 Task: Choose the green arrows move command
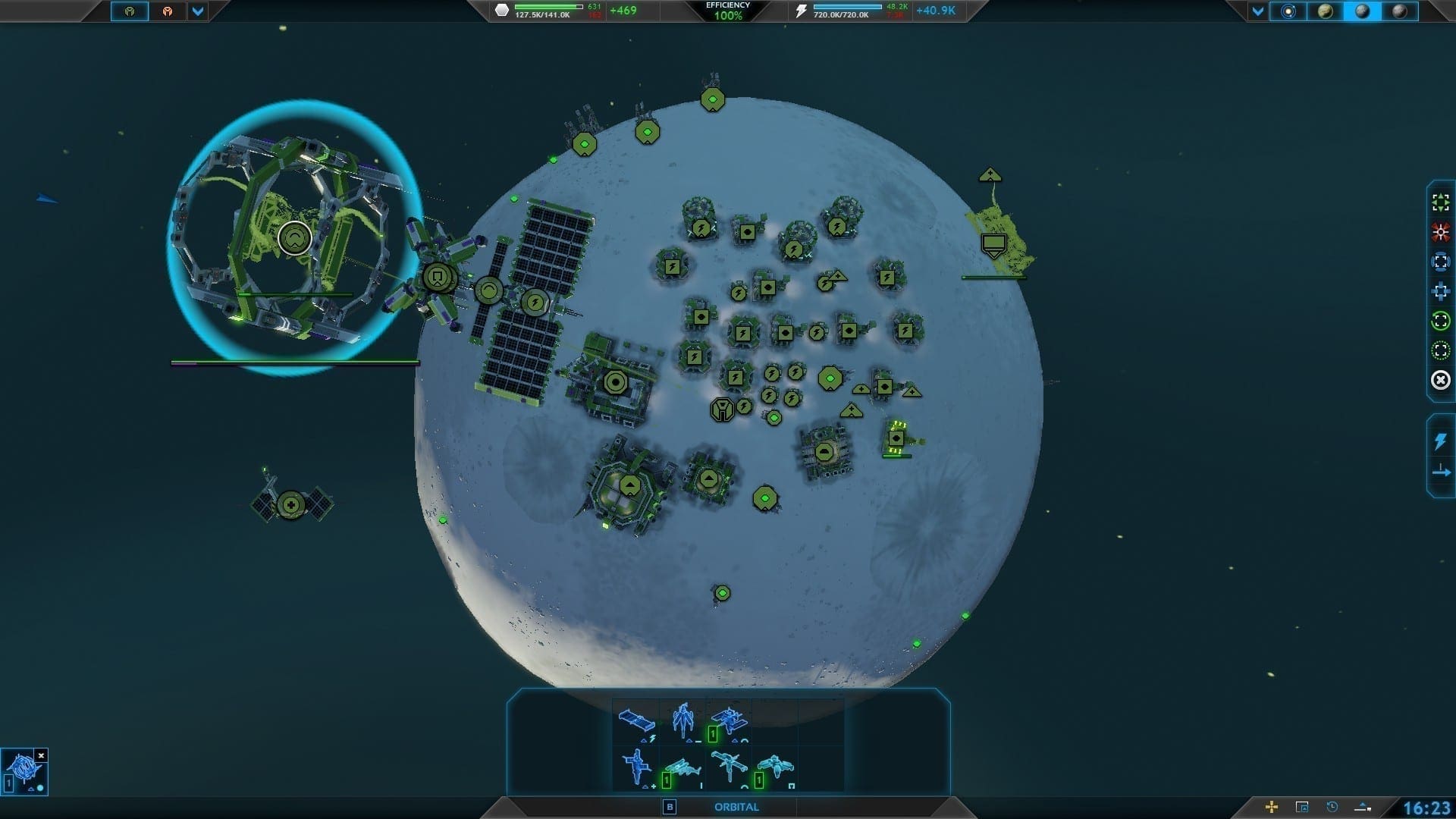[1440, 202]
